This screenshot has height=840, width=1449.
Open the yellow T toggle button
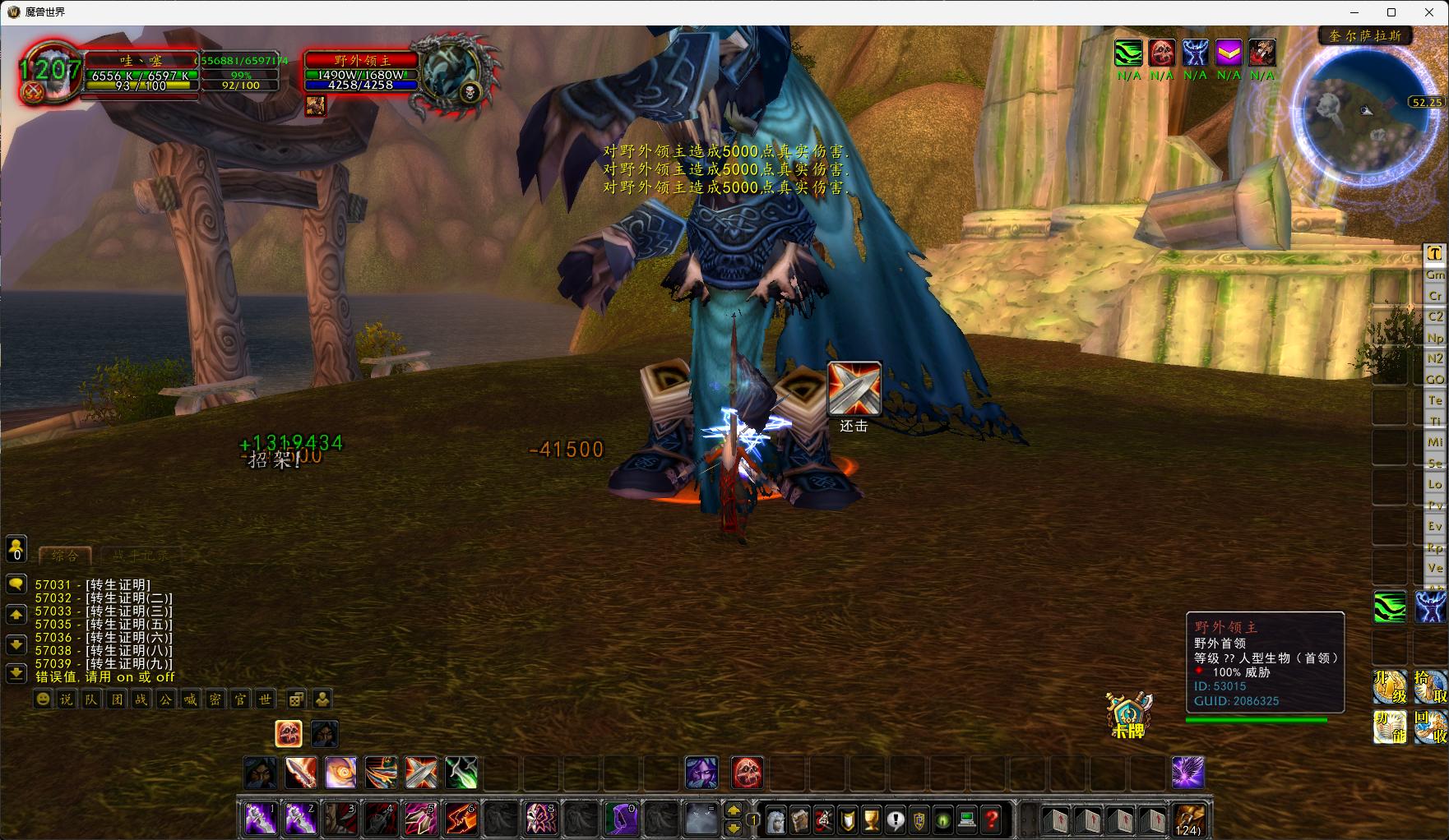coord(1434,253)
